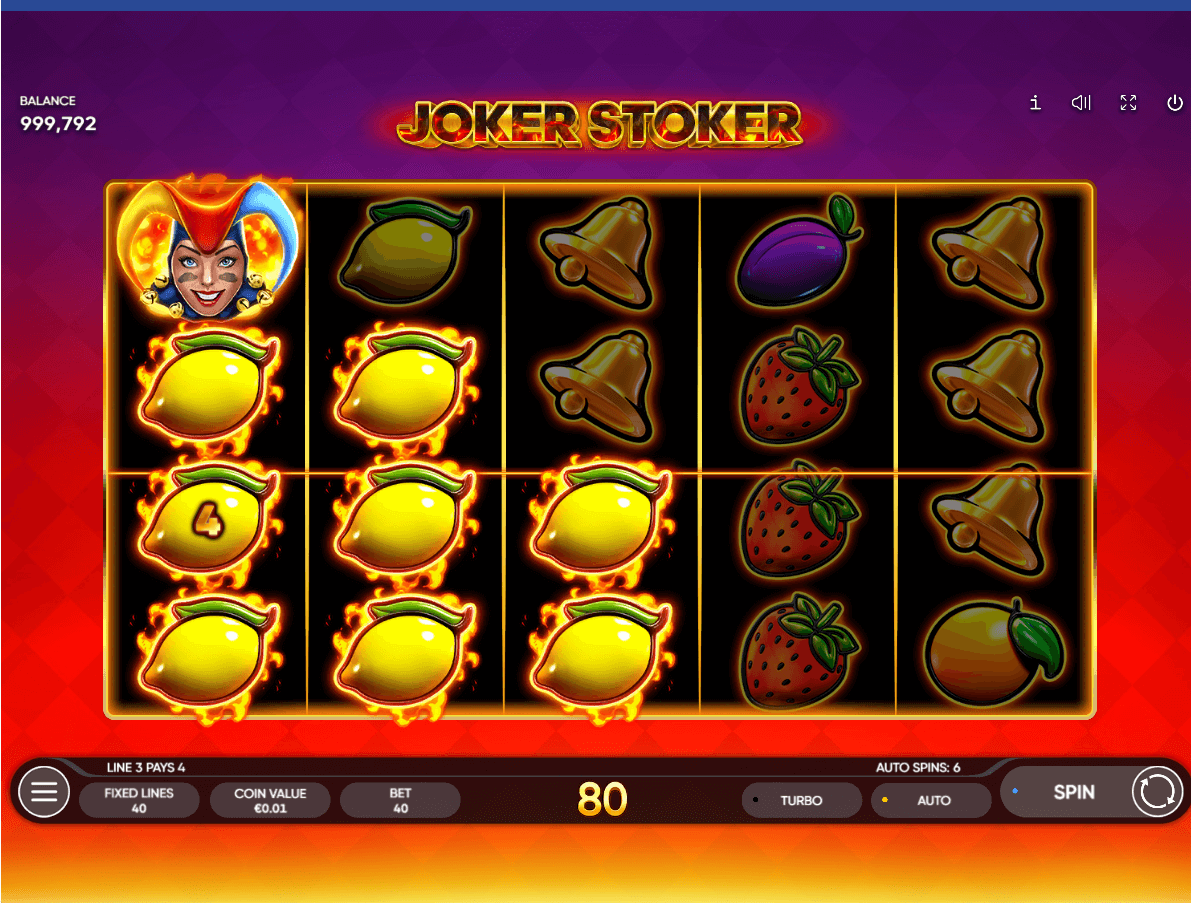Click the Fixed Lines 40 button
This screenshot has height=903, width=1191.
point(139,800)
